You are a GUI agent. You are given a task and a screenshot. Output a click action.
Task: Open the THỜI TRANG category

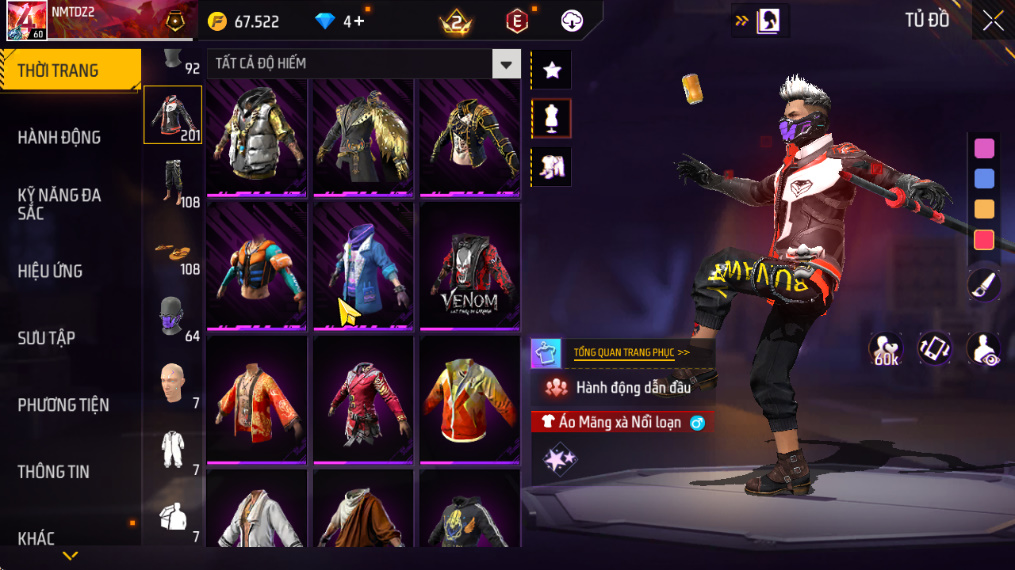[70, 70]
